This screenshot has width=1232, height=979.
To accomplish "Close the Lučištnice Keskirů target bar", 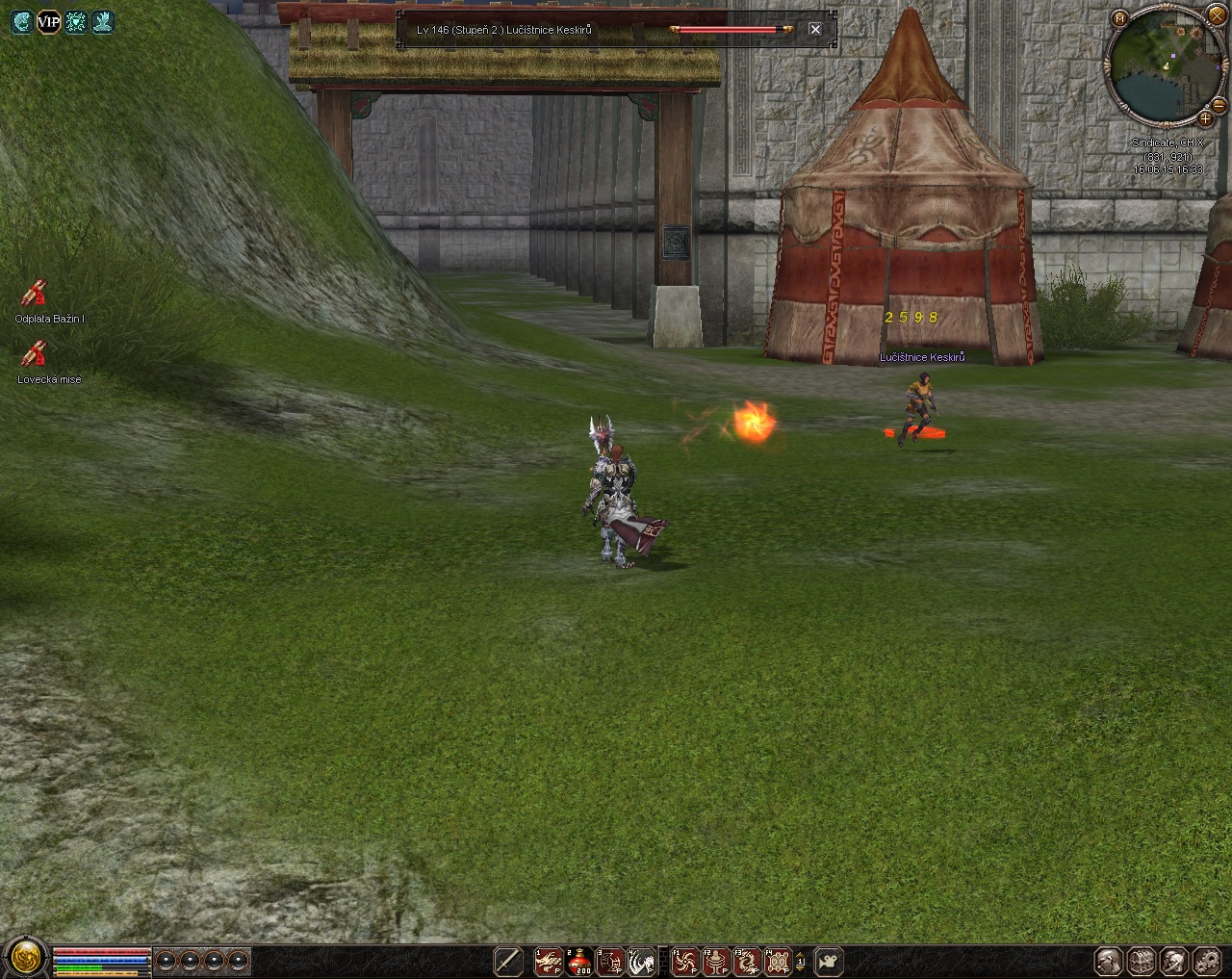I will pos(815,30).
